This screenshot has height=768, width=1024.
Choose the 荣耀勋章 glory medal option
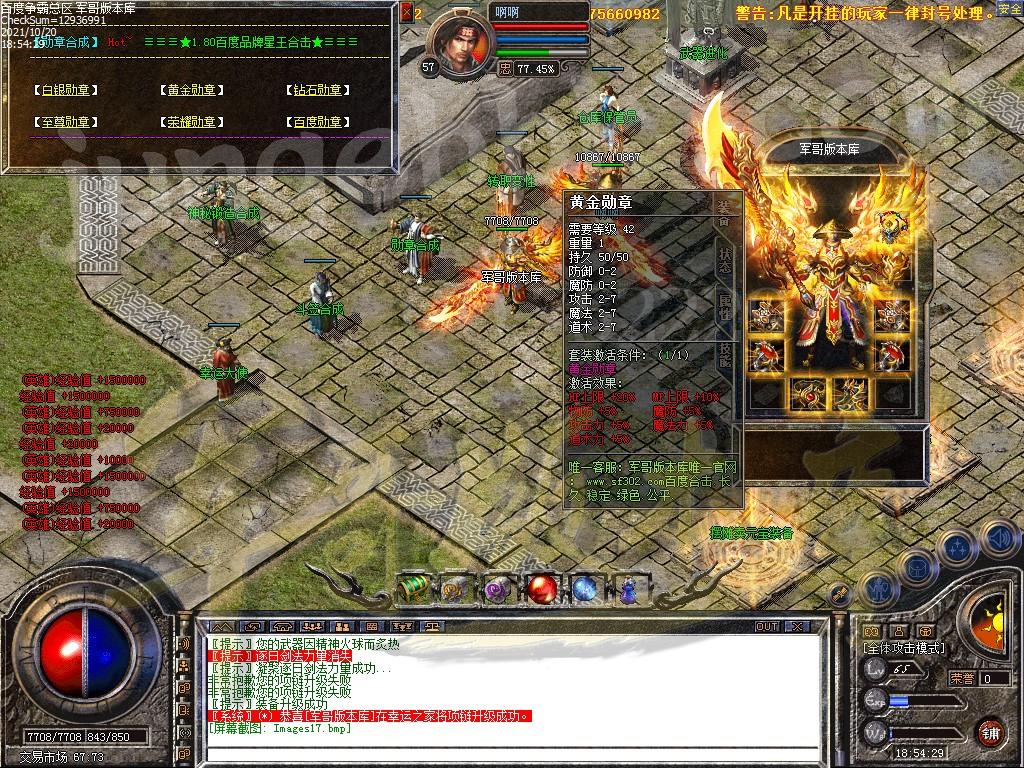191,122
